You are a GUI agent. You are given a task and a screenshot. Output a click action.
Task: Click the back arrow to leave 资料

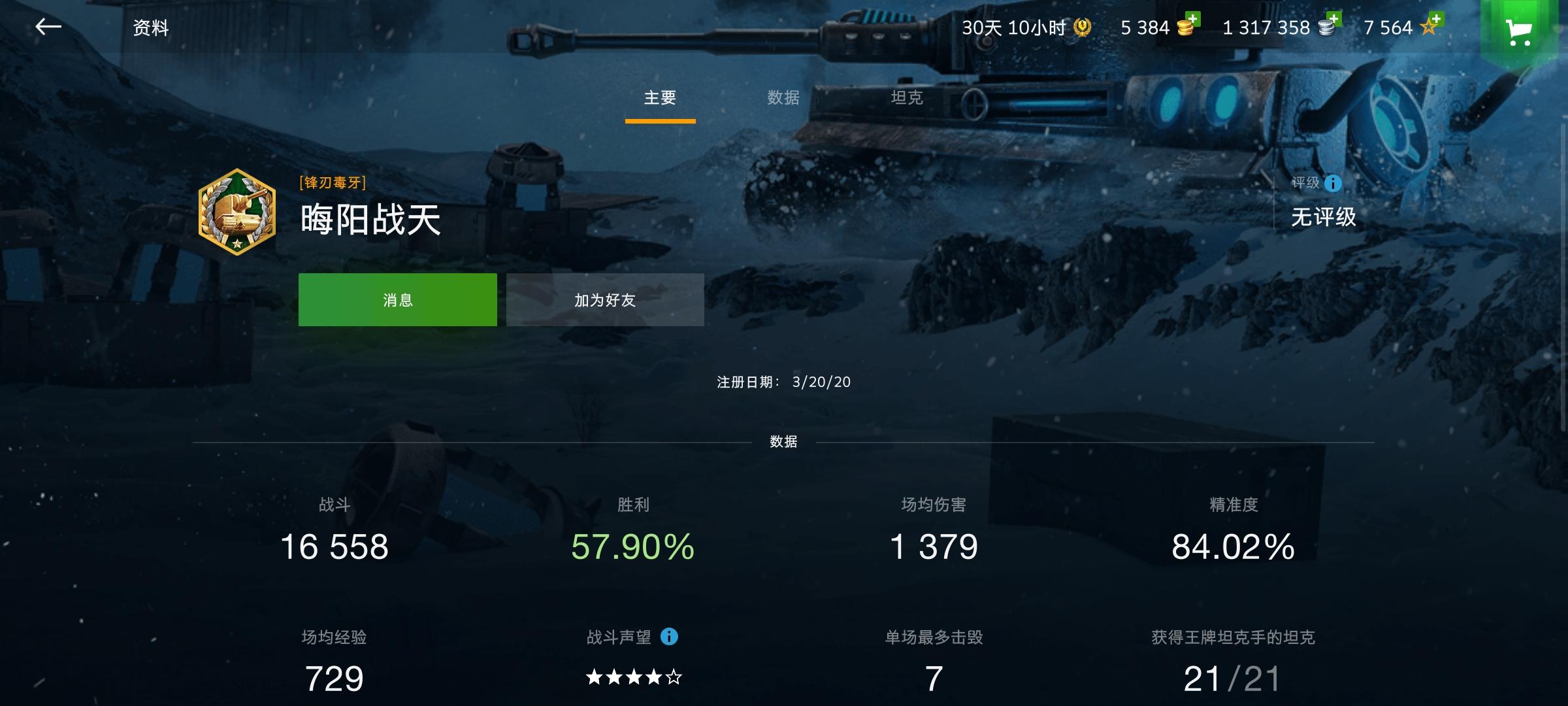[48, 27]
